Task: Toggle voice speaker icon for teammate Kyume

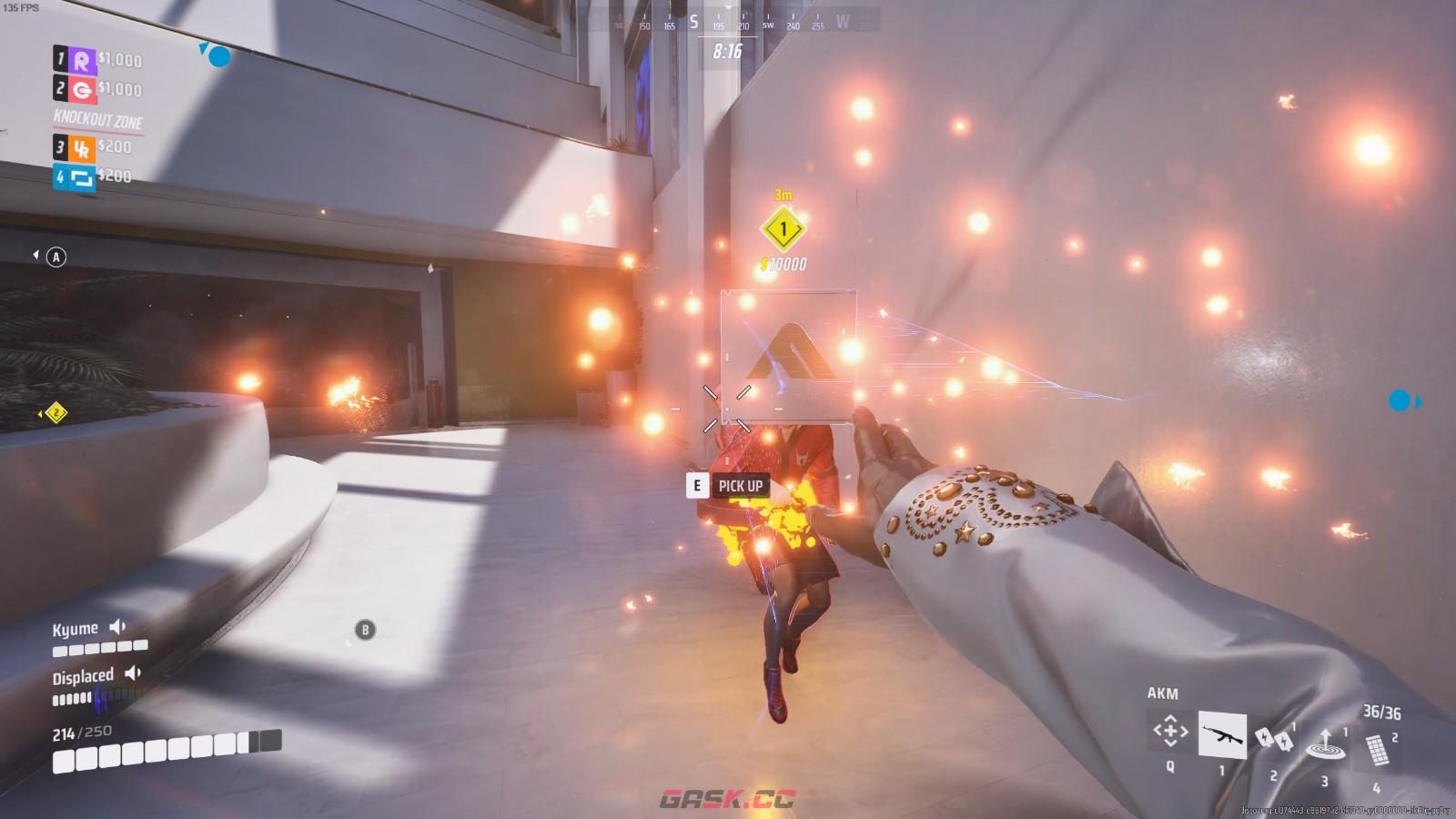Action: [118, 627]
